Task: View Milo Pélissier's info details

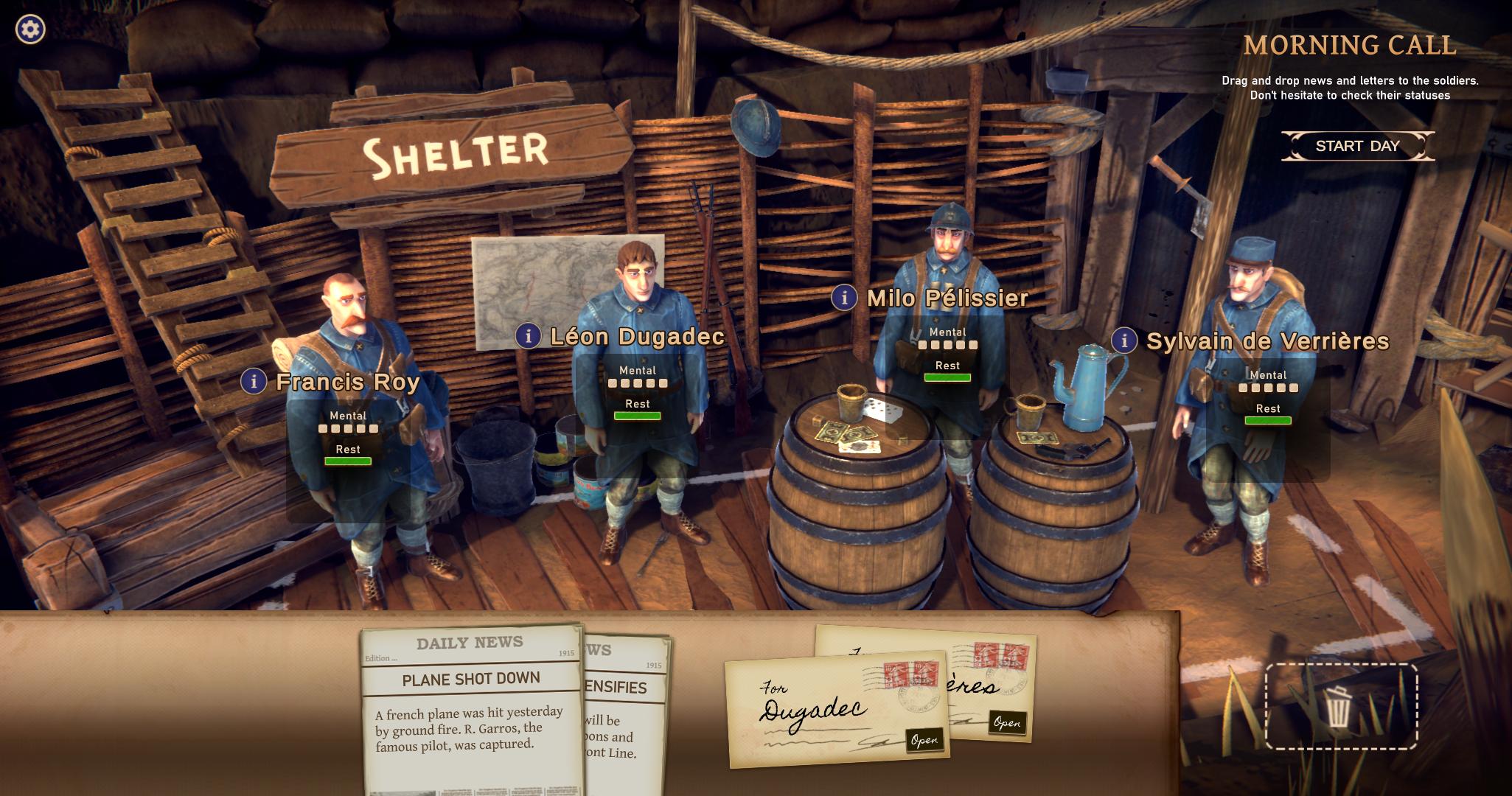Action: point(844,298)
